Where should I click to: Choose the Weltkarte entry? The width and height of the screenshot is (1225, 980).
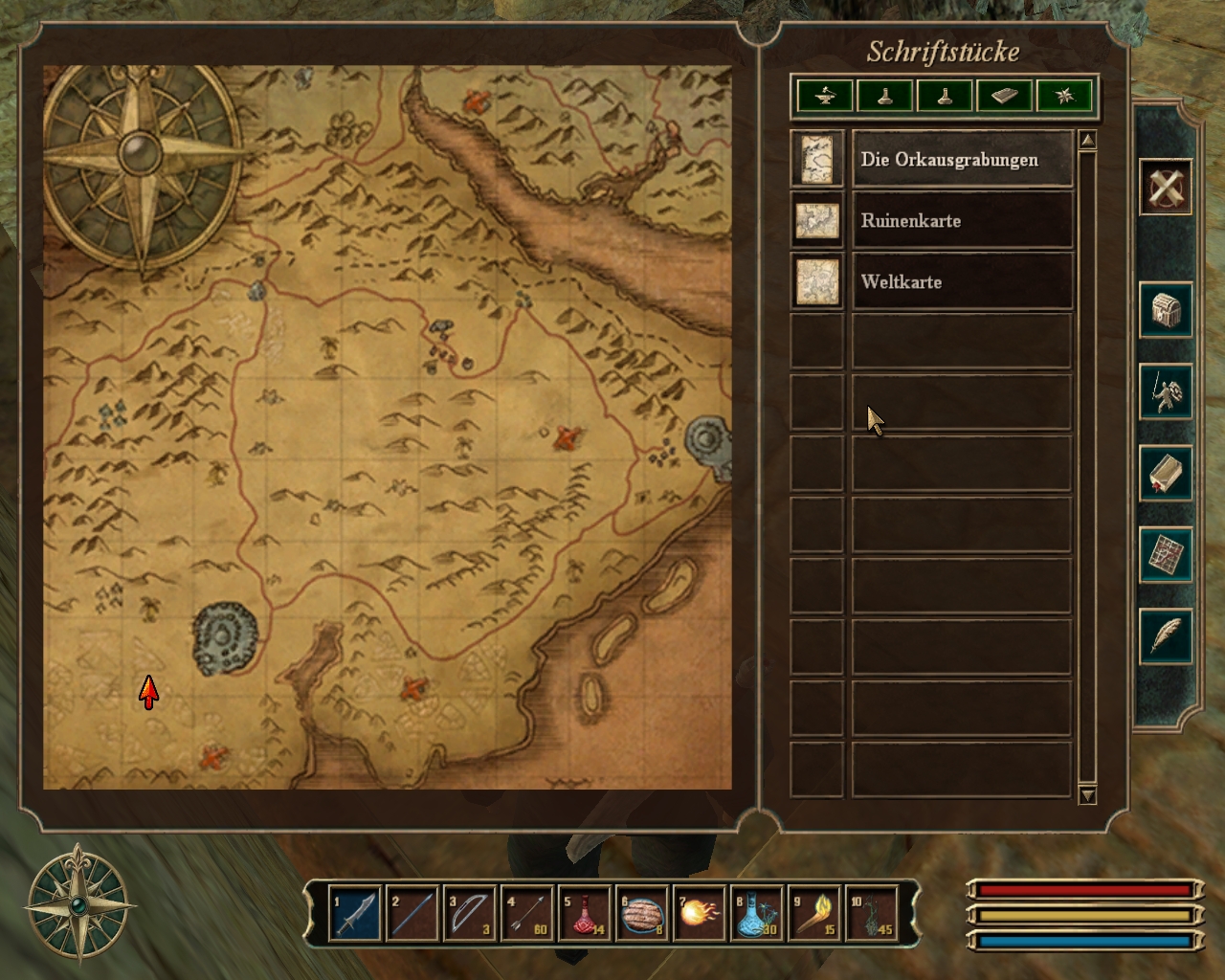click(961, 282)
